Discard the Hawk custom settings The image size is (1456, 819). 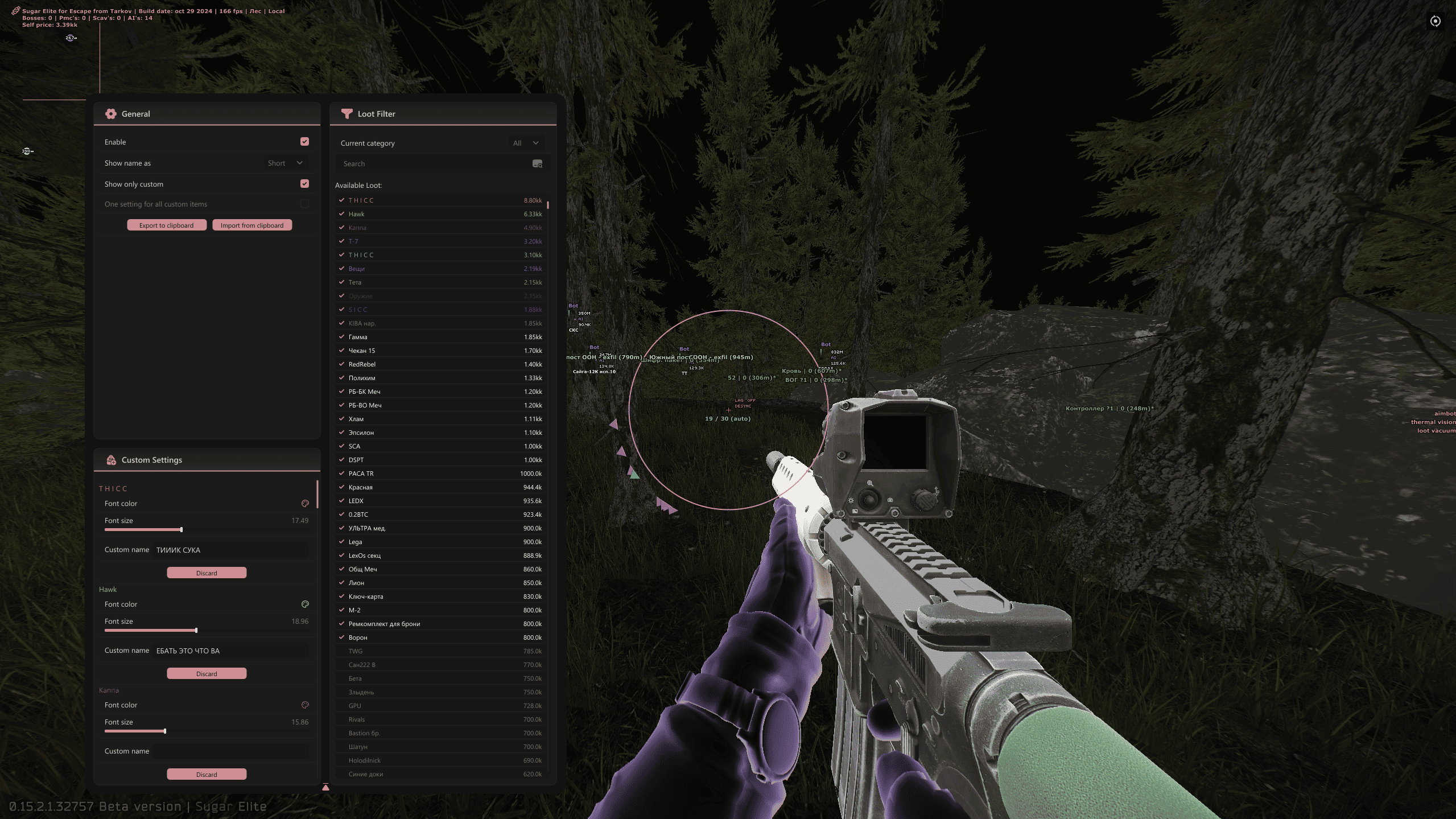click(x=207, y=673)
